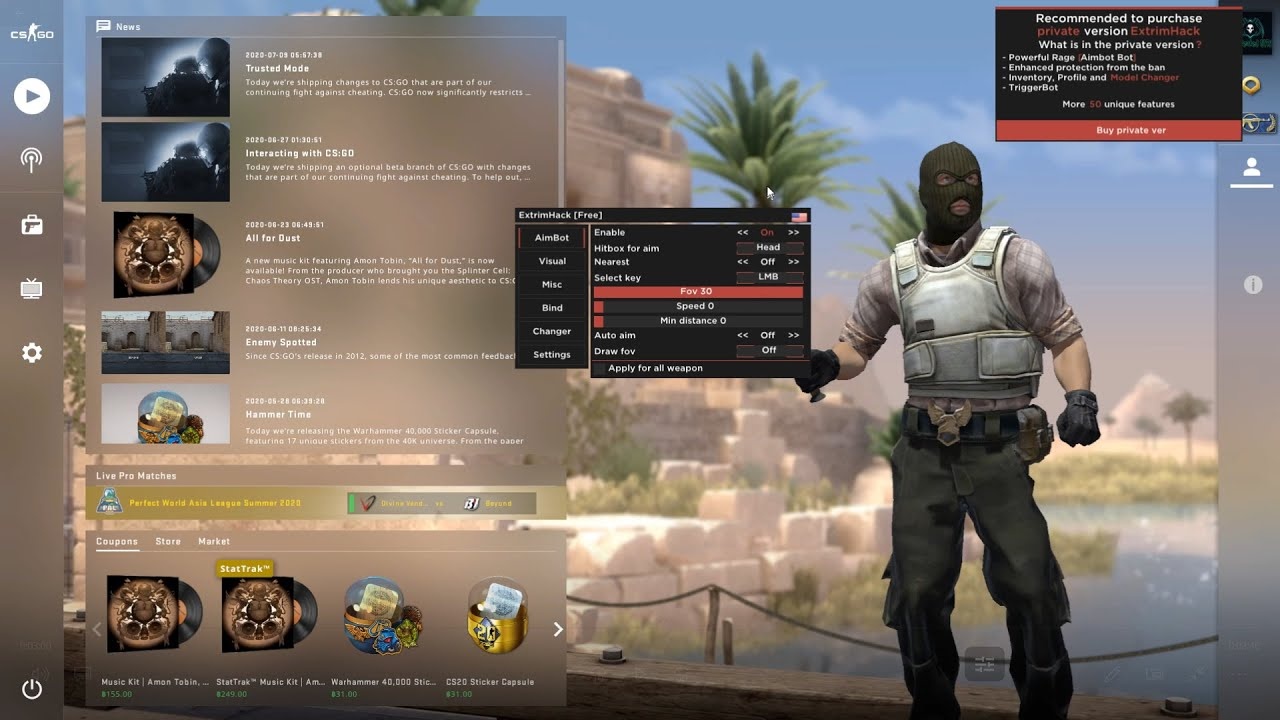
Task: Cycle Nearest option with right arrow
Action: [795, 262]
